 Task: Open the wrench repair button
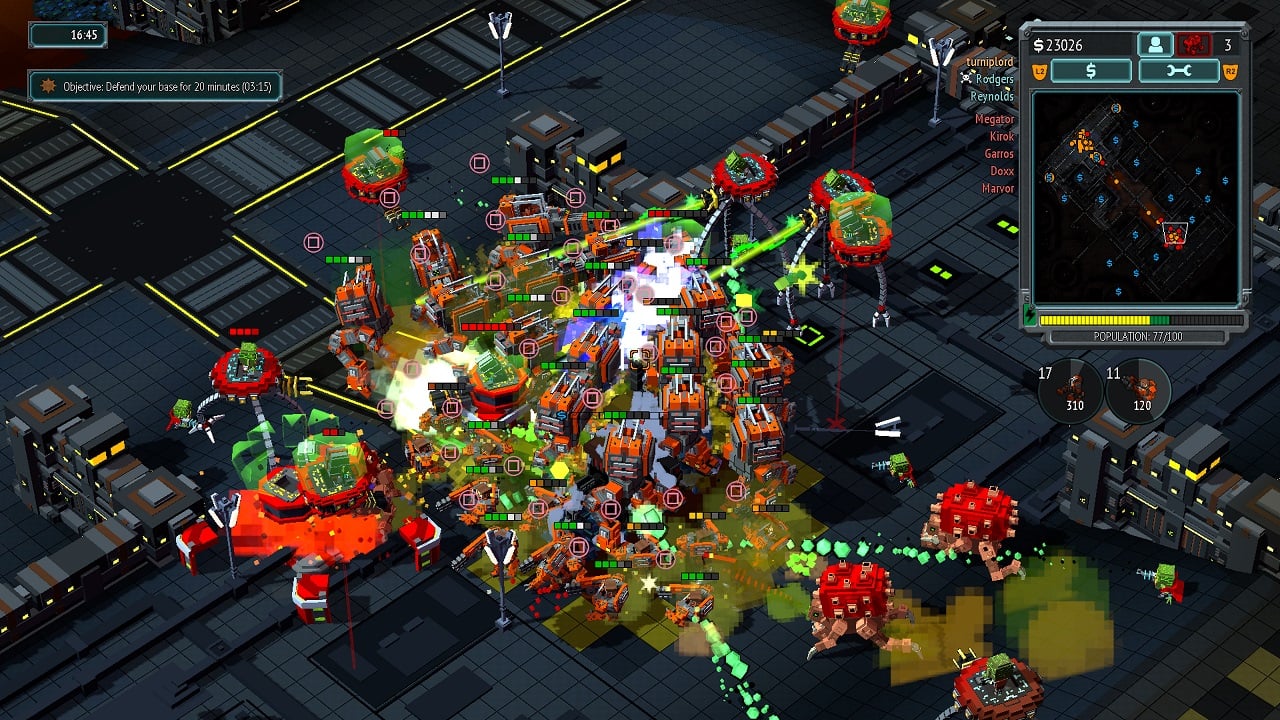point(1178,71)
